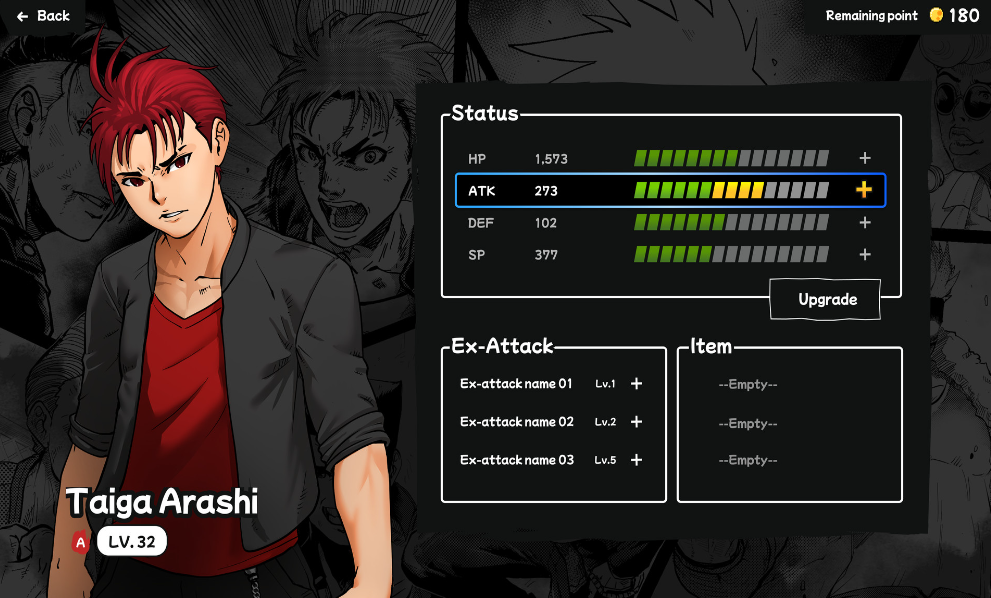Click the Upgrade button
Viewport: 991px width, 598px height.
pos(826,300)
